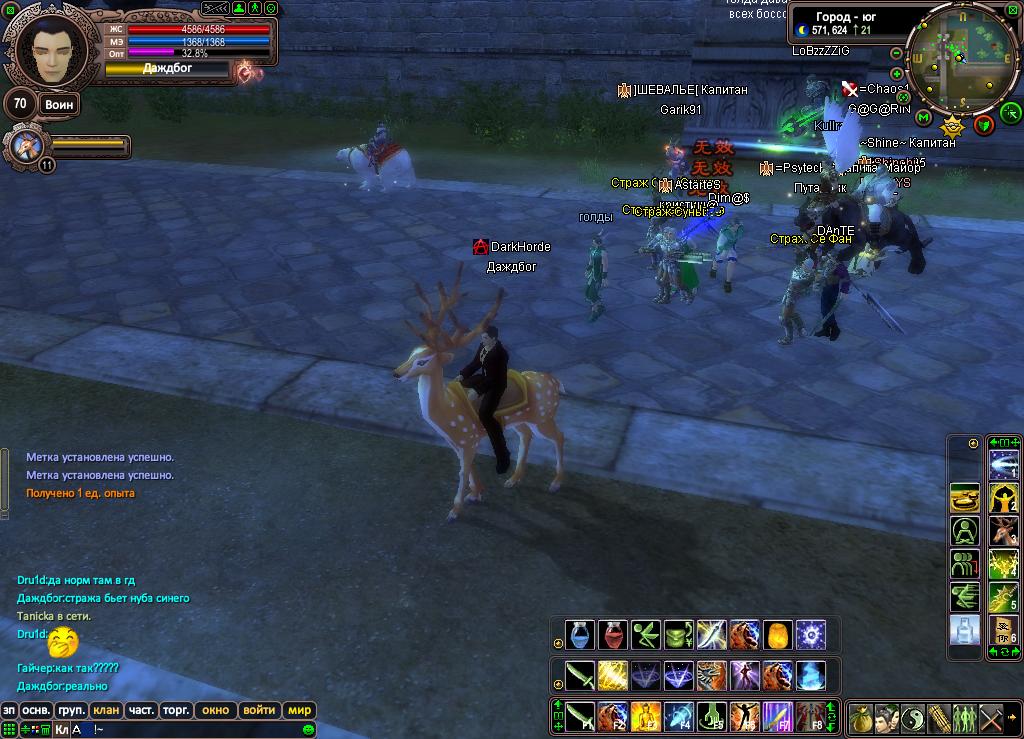Switch to the "клан" chat tab

(x=105, y=710)
